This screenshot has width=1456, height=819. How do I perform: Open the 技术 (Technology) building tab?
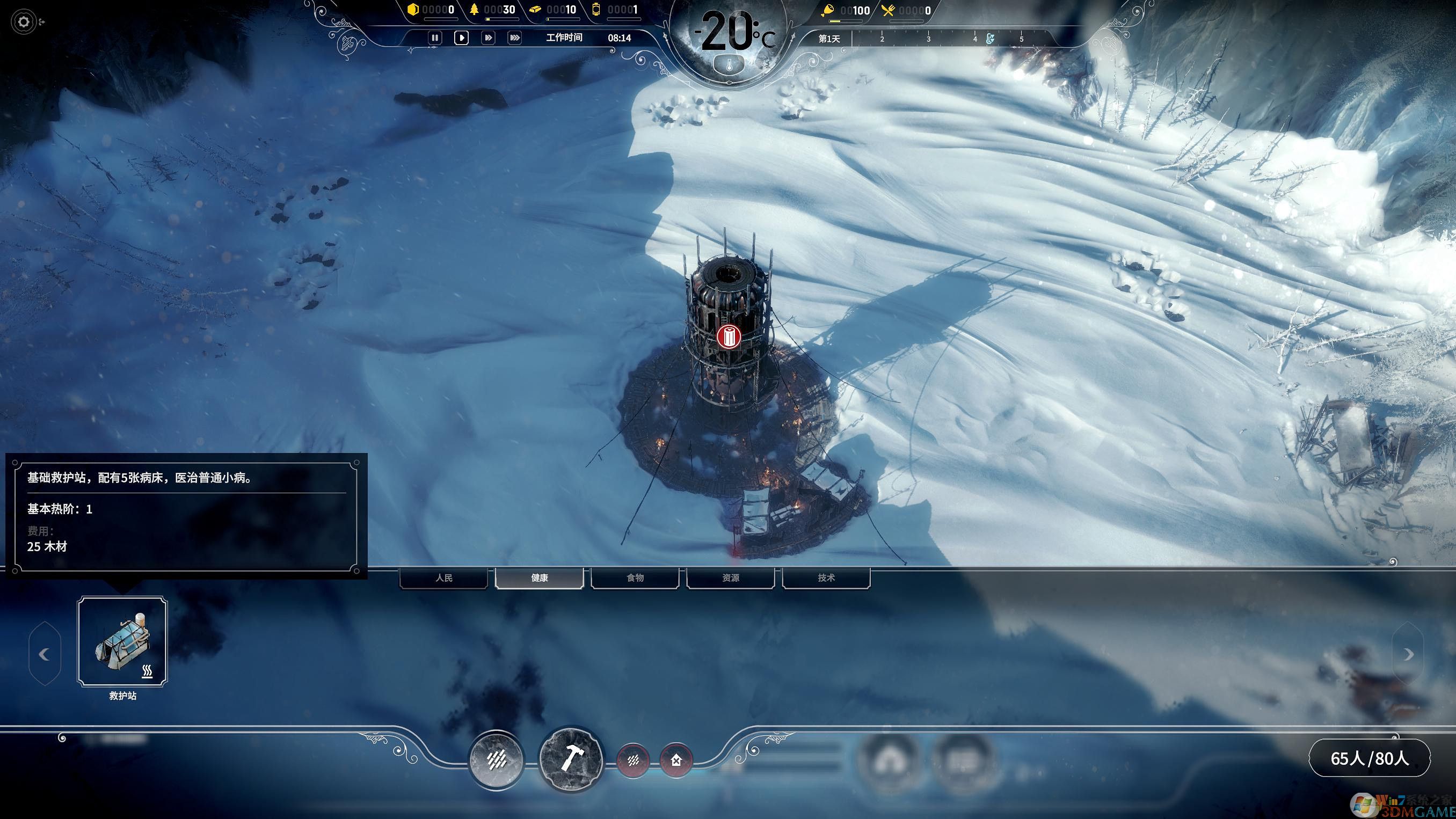[x=826, y=577]
